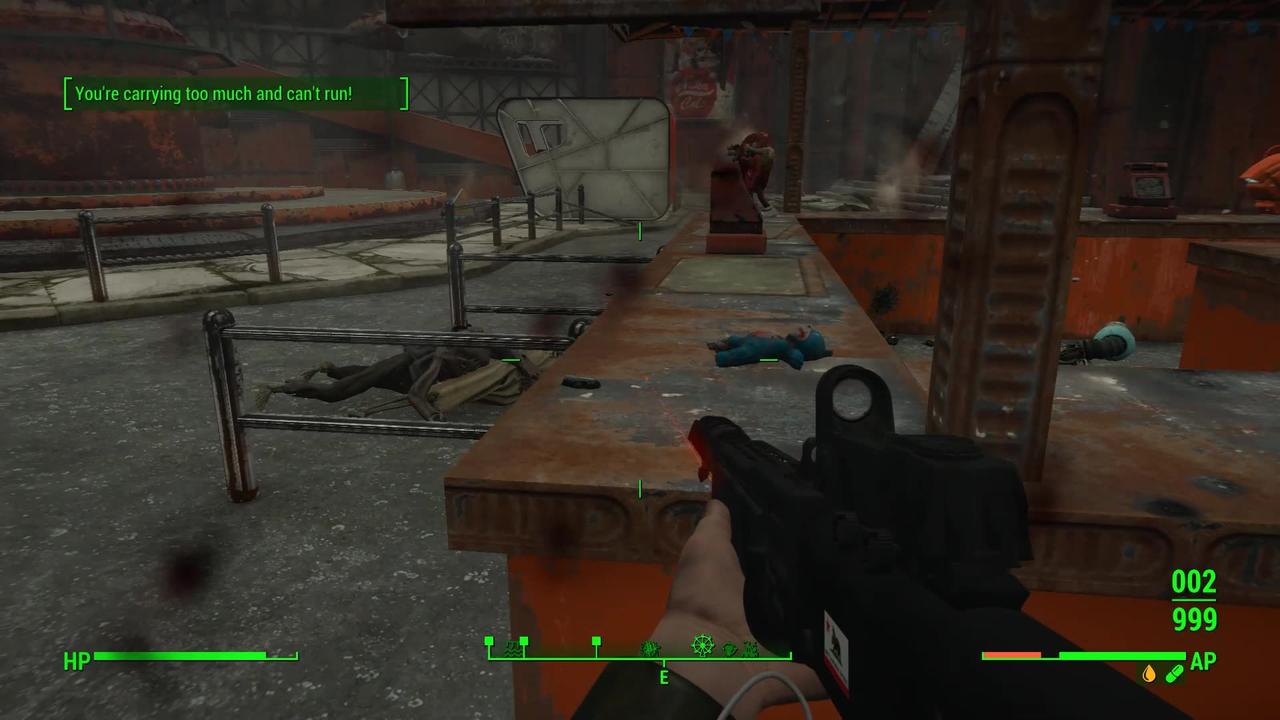Click the rightmost compass marker icon
The height and width of the screenshot is (720, 1280).
tap(751, 648)
